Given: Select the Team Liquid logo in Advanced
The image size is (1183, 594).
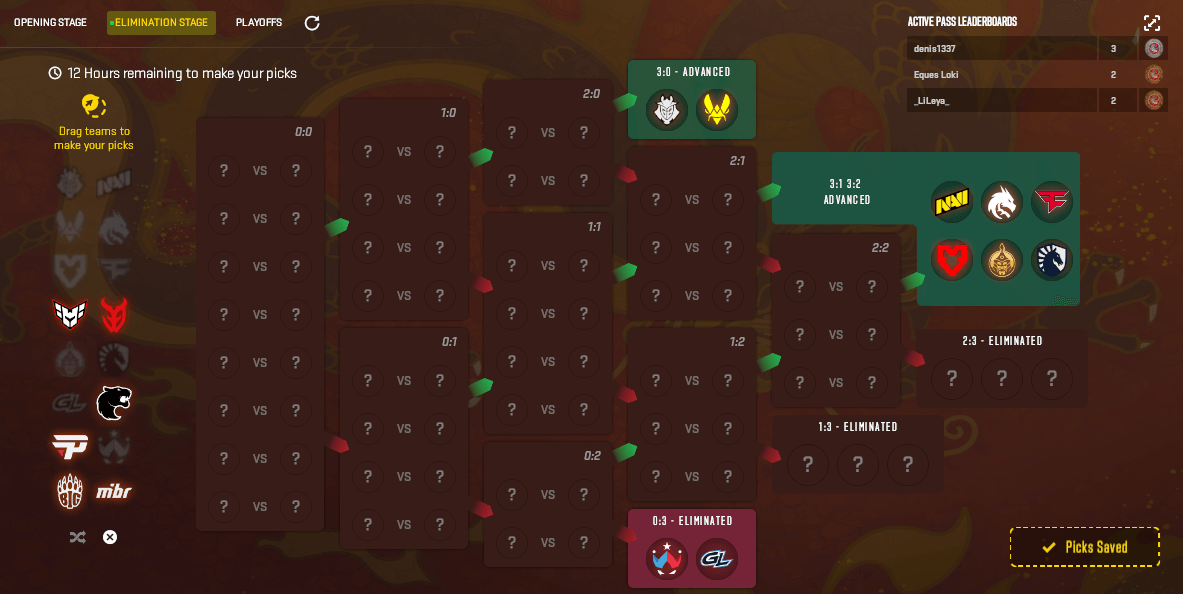Looking at the screenshot, I should (1052, 260).
